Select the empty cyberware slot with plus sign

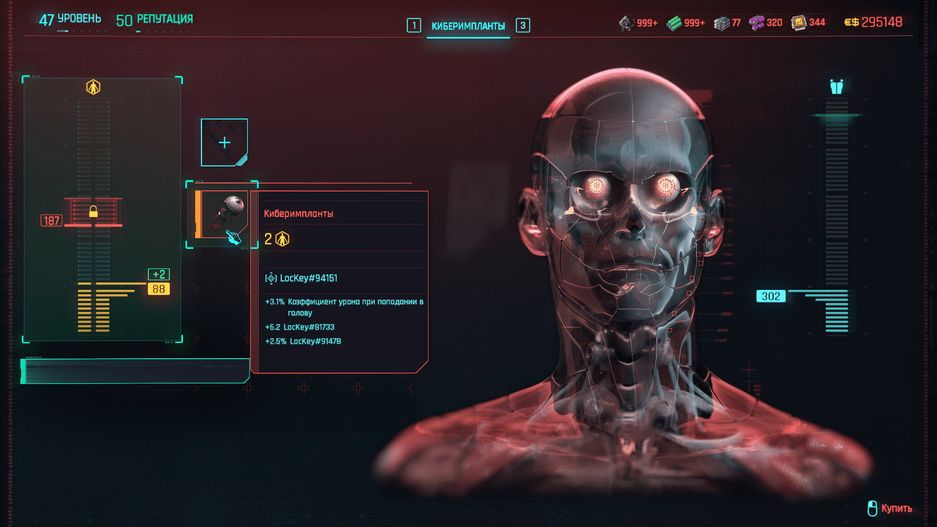[x=224, y=143]
